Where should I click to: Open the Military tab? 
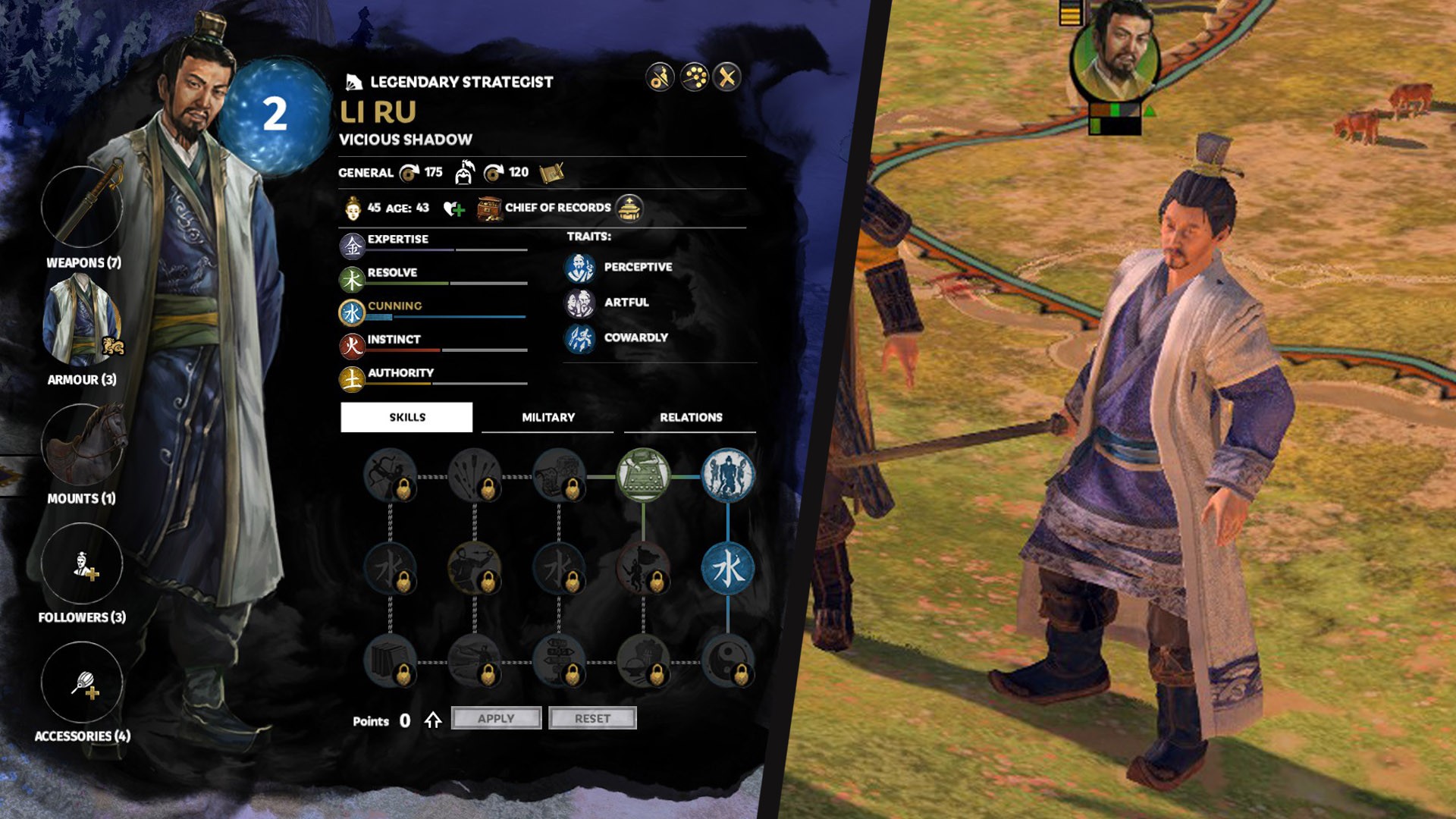click(x=548, y=417)
